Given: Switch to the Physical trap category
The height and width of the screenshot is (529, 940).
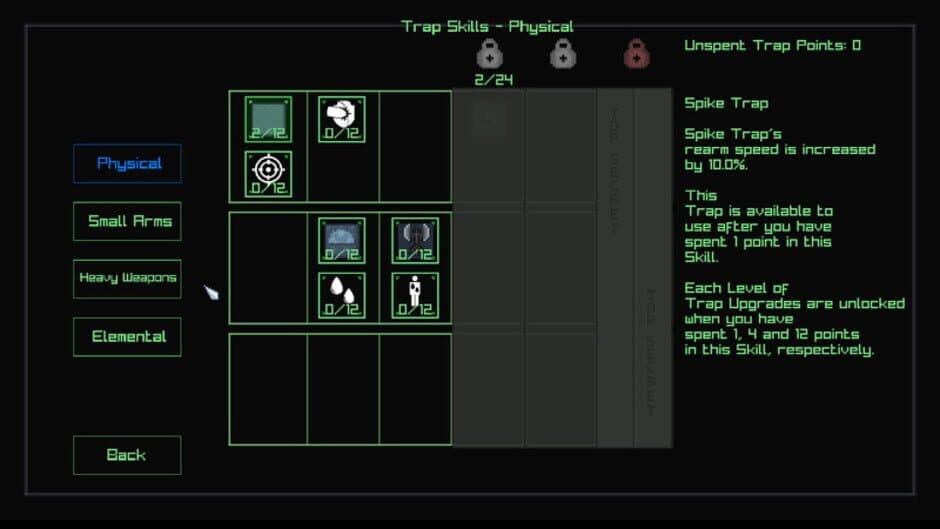Looking at the screenshot, I should click(127, 163).
